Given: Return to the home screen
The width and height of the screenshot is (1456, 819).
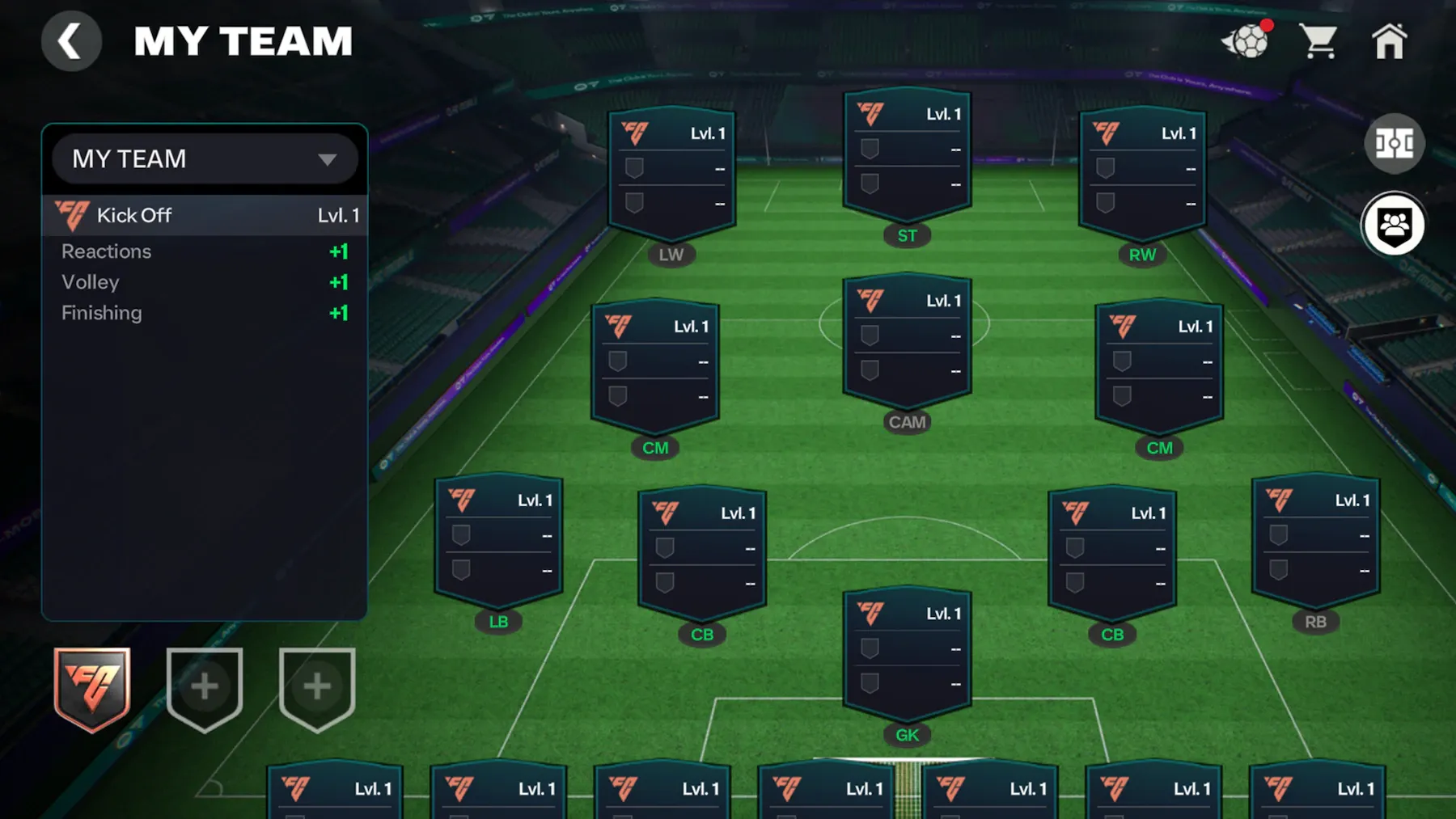Looking at the screenshot, I should [1389, 41].
